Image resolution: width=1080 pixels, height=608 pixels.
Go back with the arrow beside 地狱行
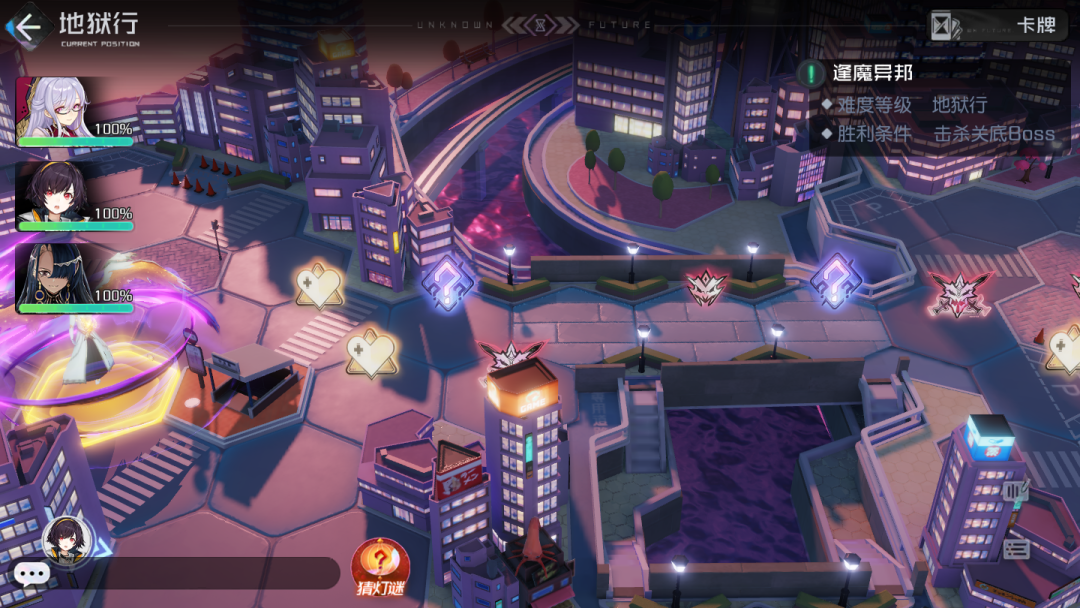pyautogui.click(x=26, y=26)
